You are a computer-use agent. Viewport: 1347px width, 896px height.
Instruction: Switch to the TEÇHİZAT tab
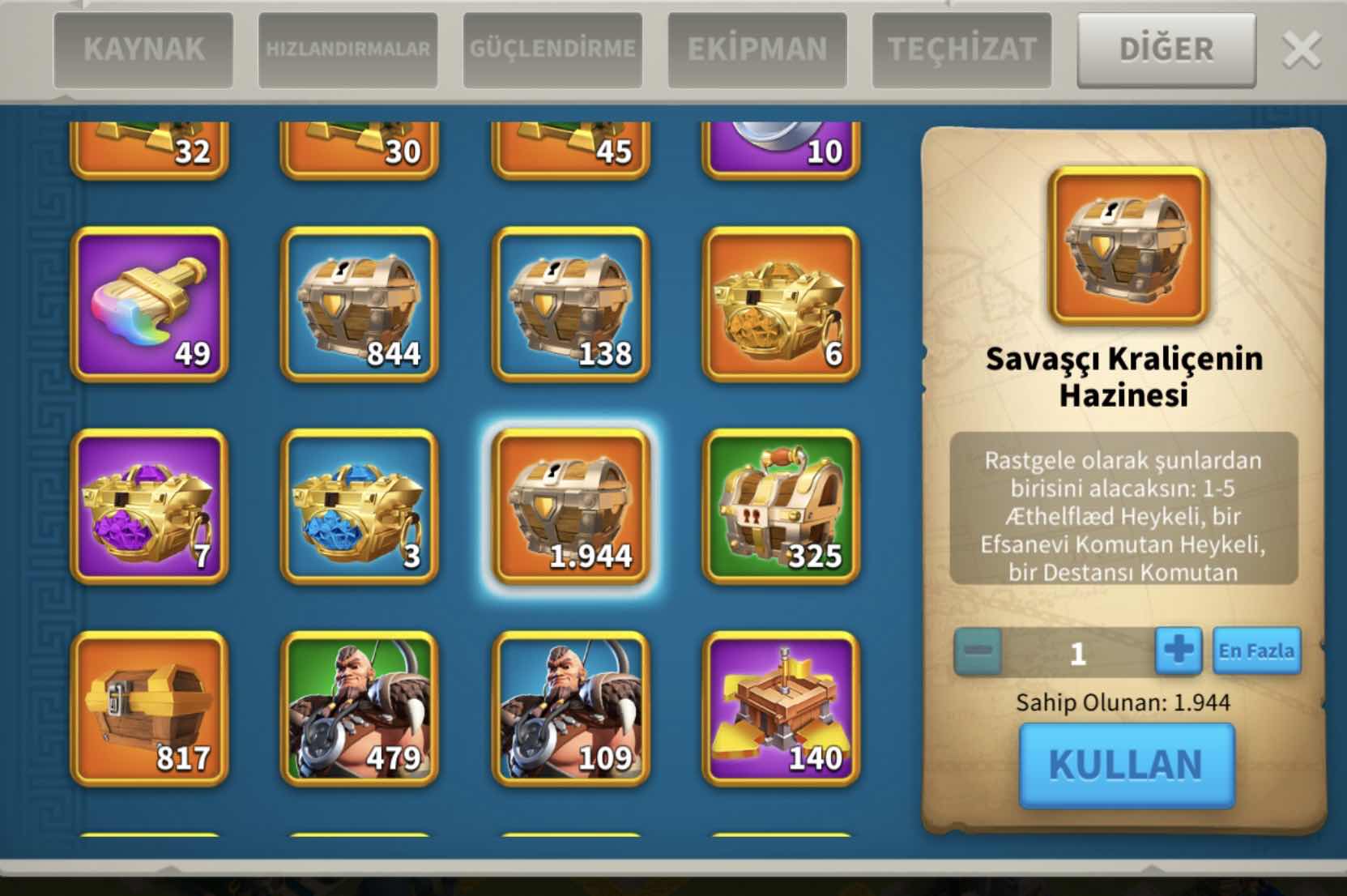pos(961,49)
